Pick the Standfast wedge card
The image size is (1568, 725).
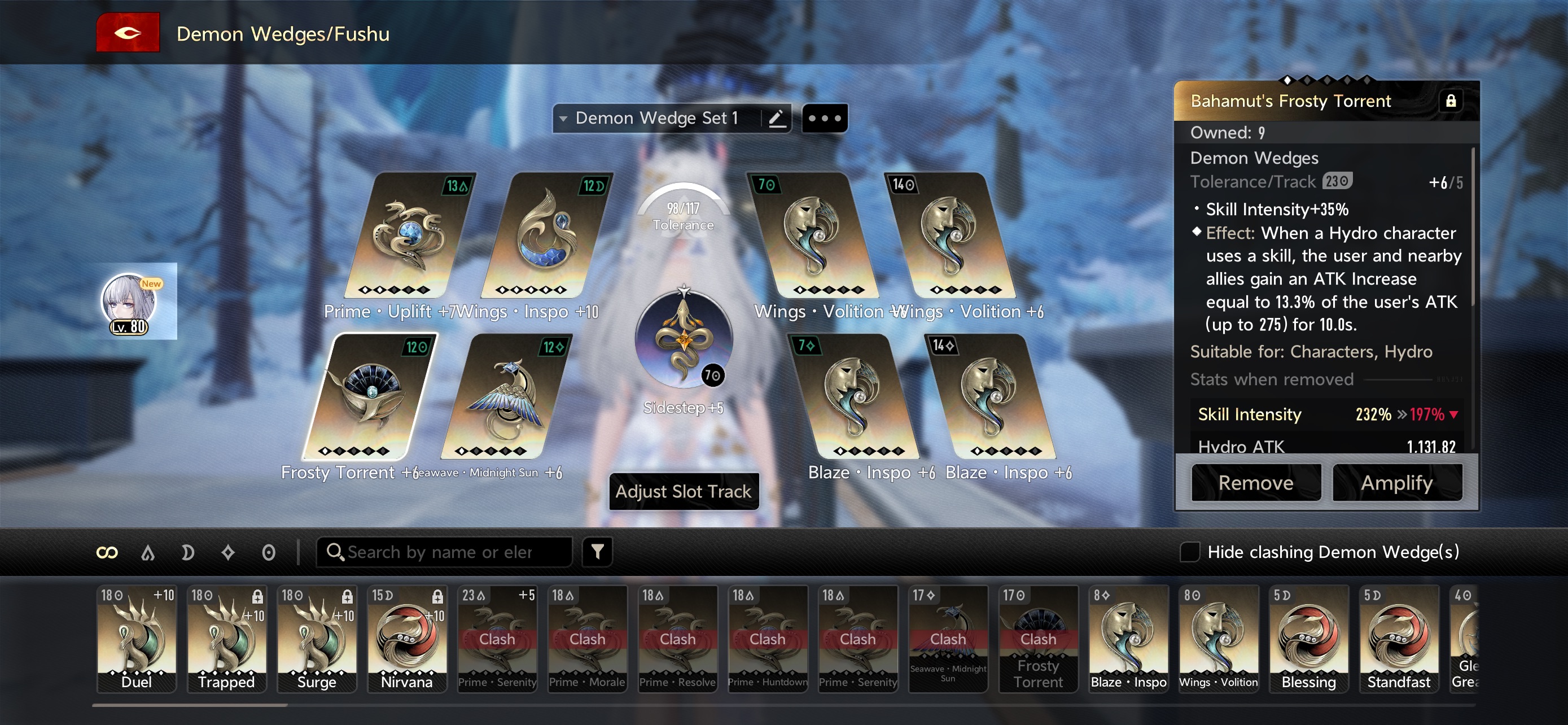1398,638
